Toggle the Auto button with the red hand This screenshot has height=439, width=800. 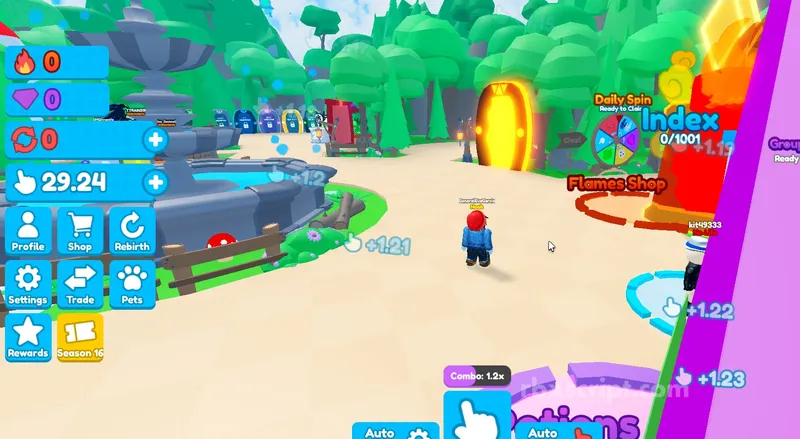[x=557, y=432]
